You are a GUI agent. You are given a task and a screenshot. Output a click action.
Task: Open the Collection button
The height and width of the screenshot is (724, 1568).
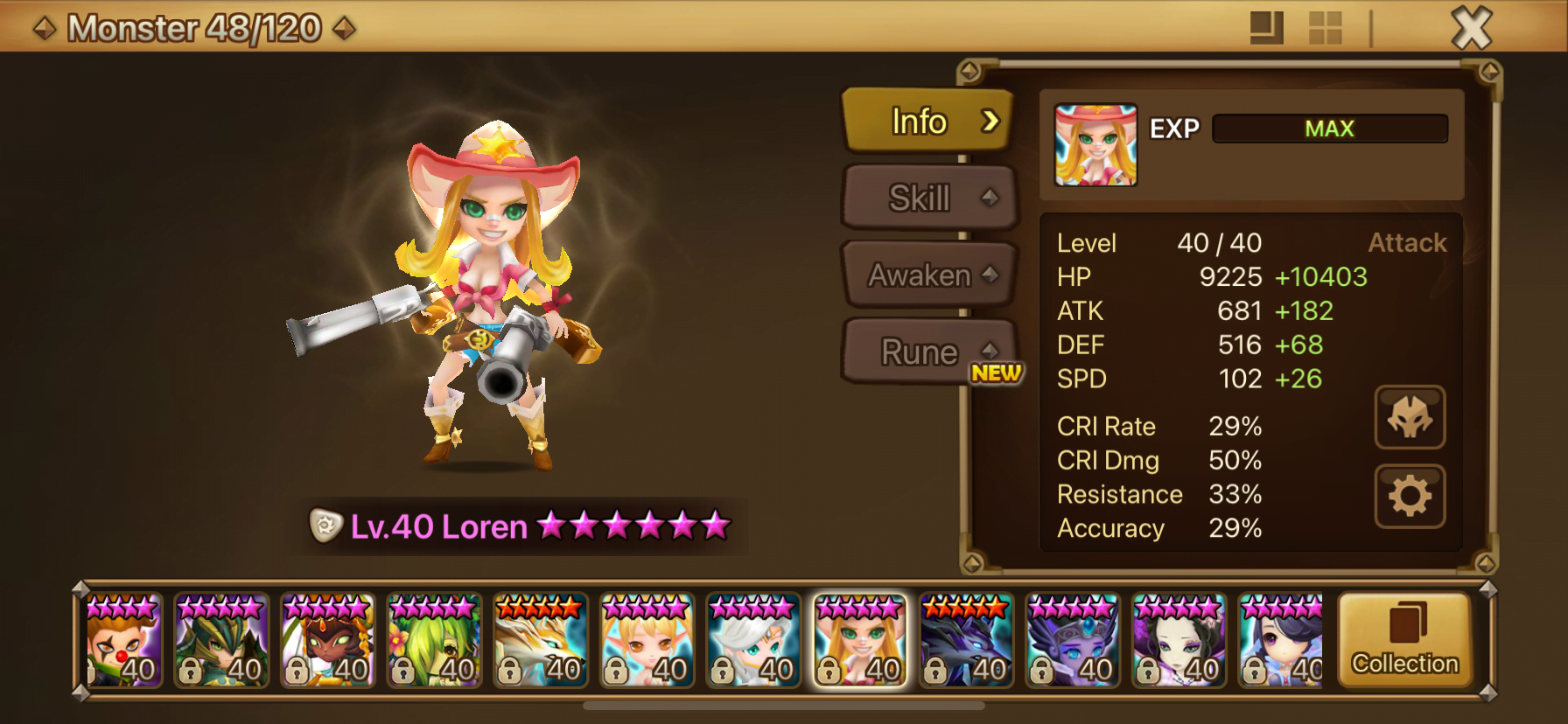pyautogui.click(x=1404, y=641)
